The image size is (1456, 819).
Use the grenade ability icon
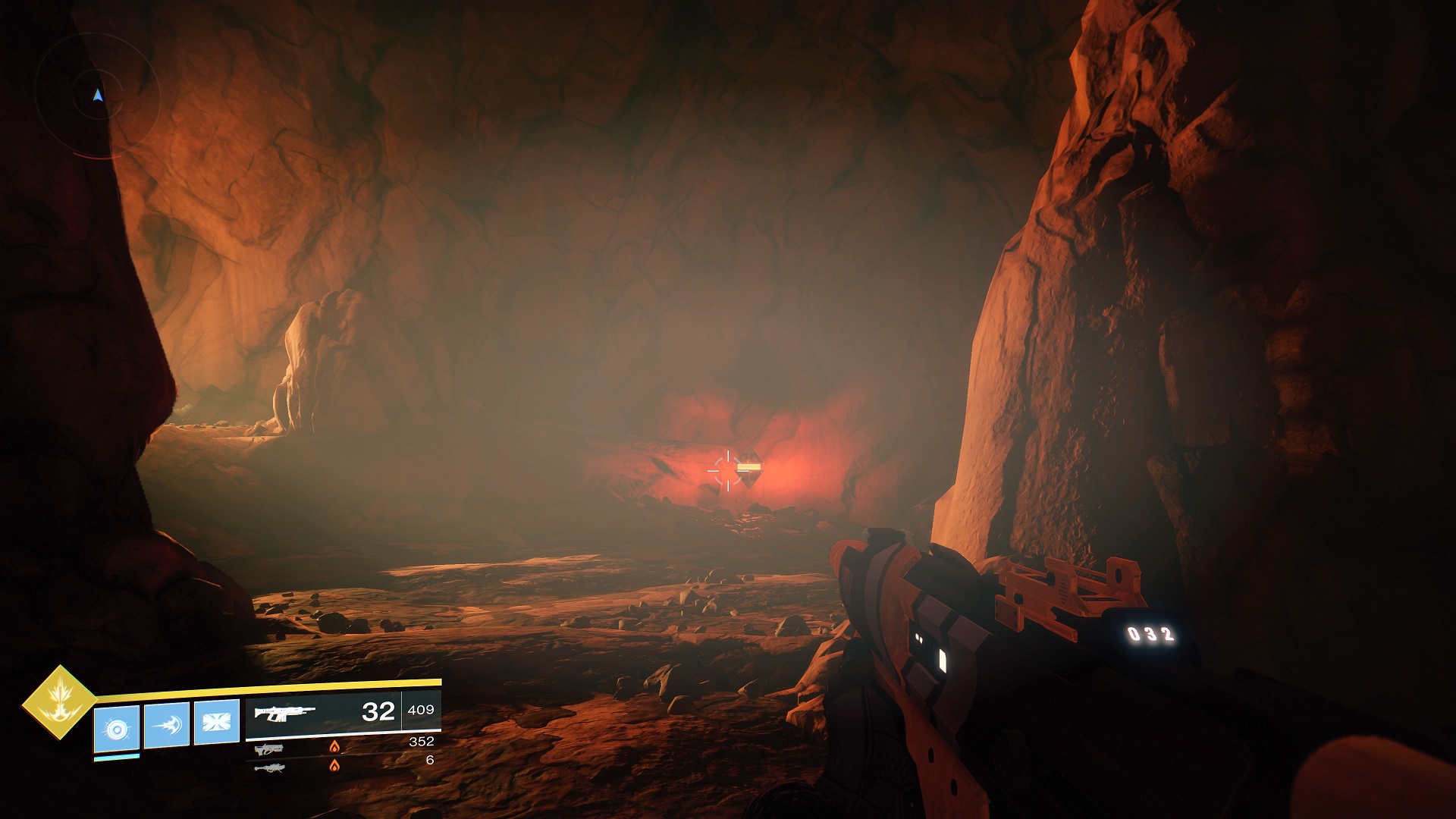pyautogui.click(x=117, y=728)
